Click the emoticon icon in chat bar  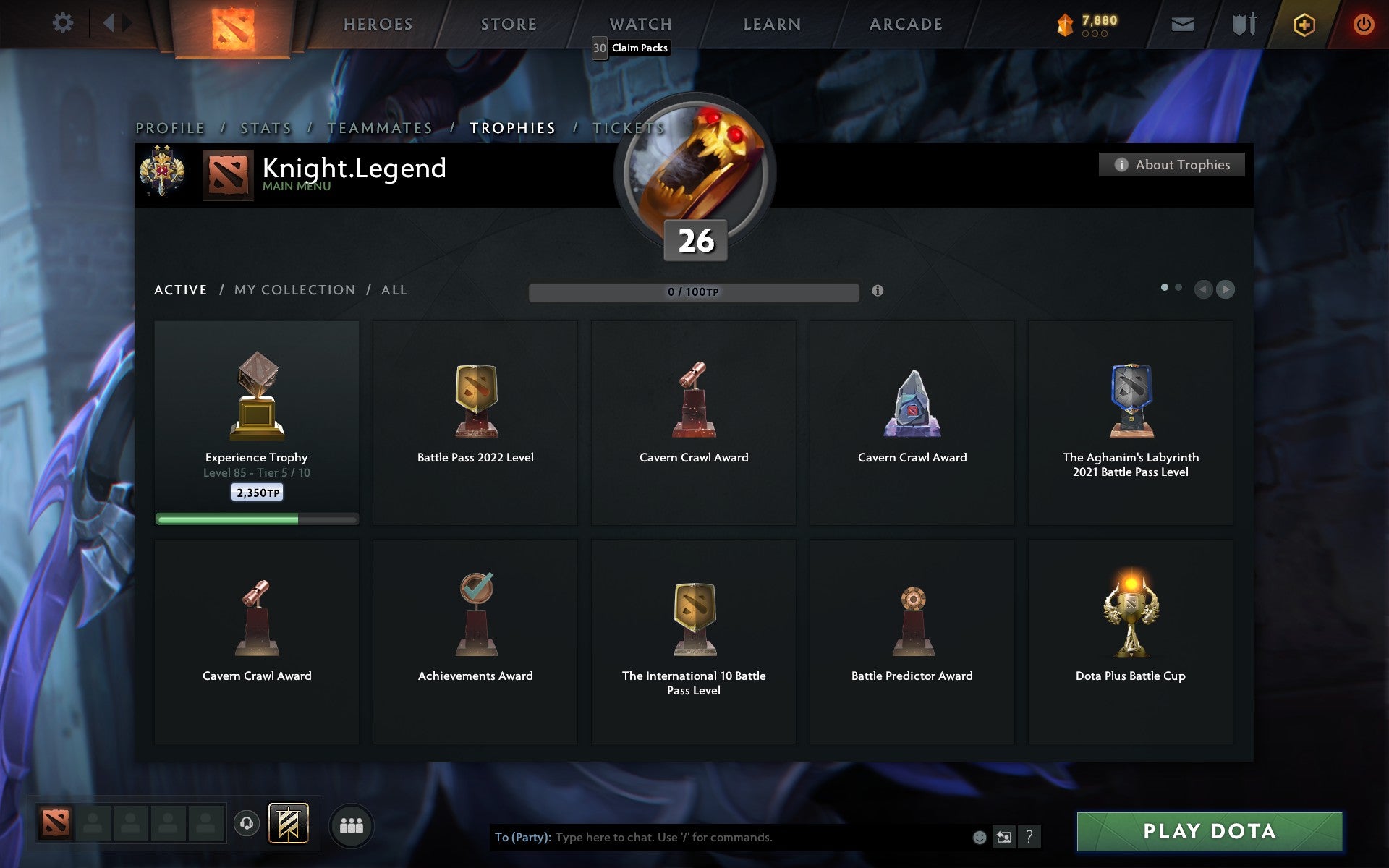point(978,838)
